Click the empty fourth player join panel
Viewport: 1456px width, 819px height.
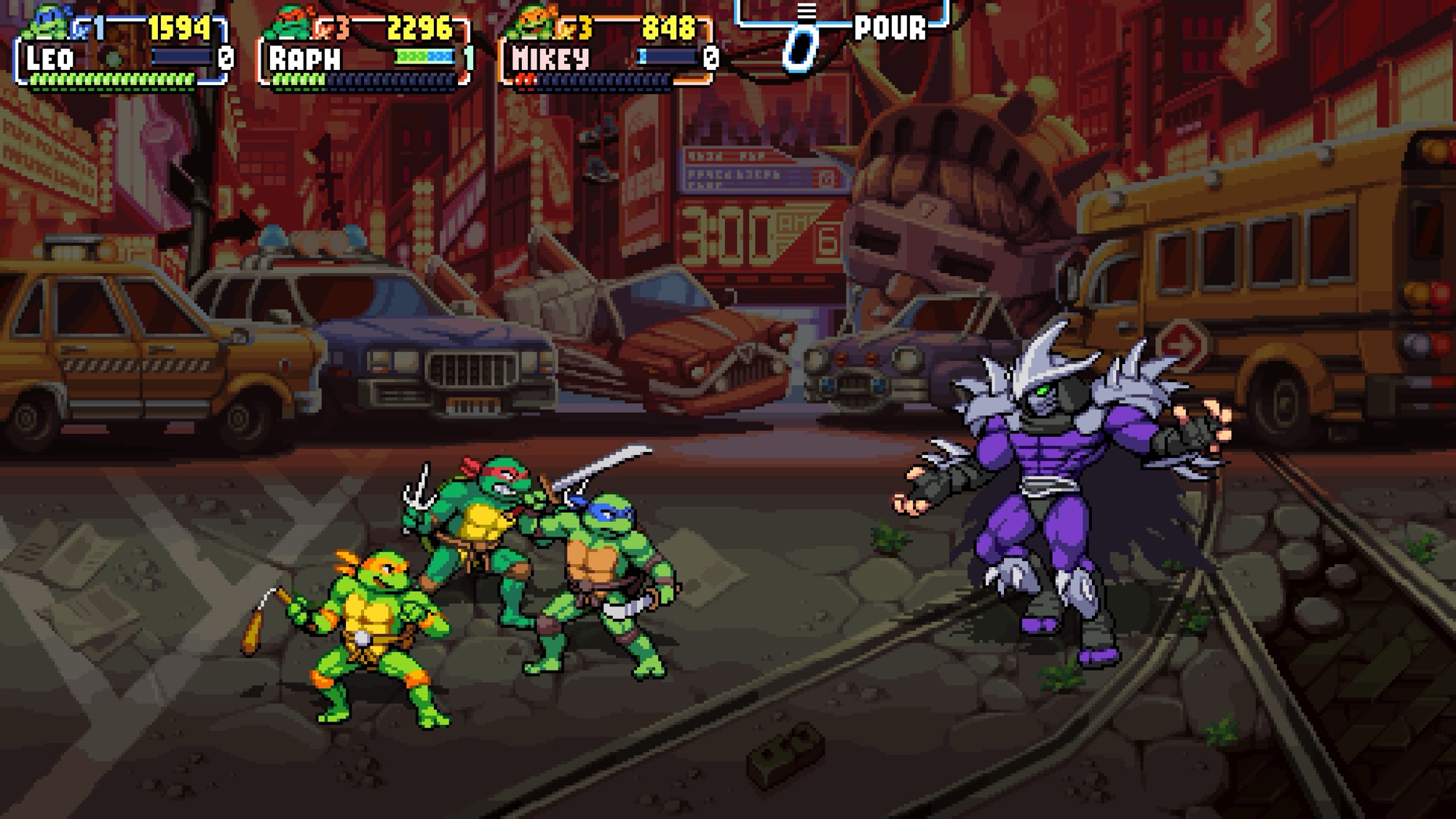[843, 29]
